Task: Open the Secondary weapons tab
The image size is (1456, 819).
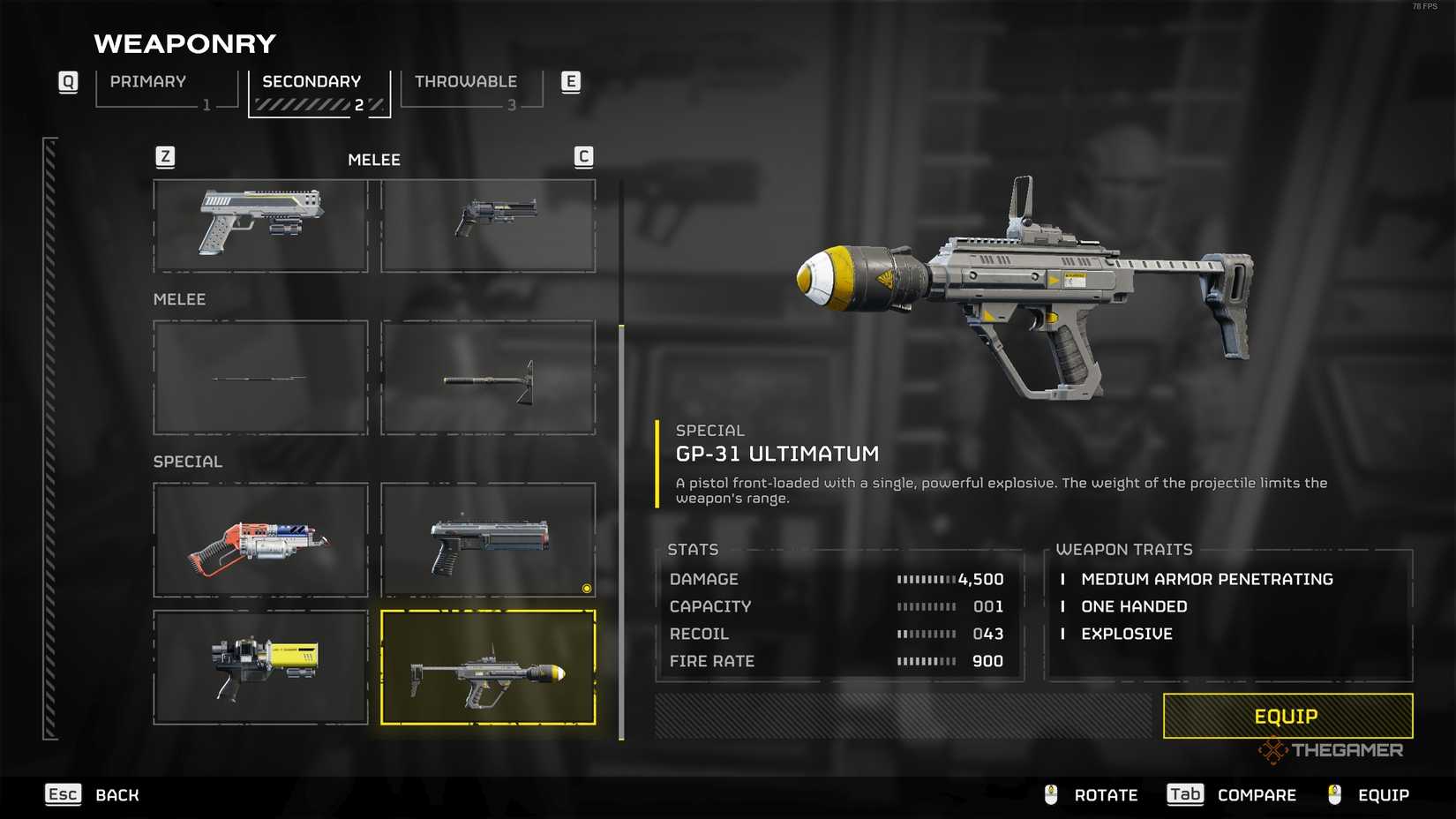Action: pos(319,91)
